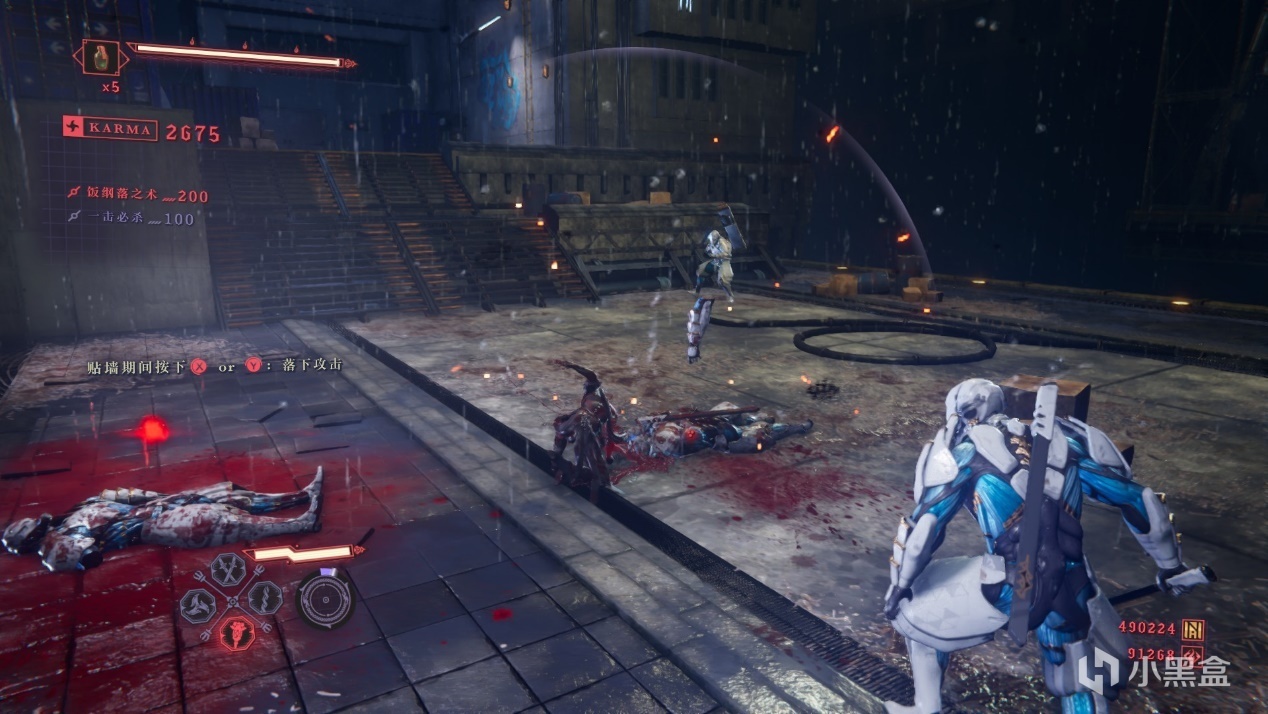Viewport: 1268px width, 714px height.
Task: Choose the crossed swords ninja tool
Action: coord(228,571)
